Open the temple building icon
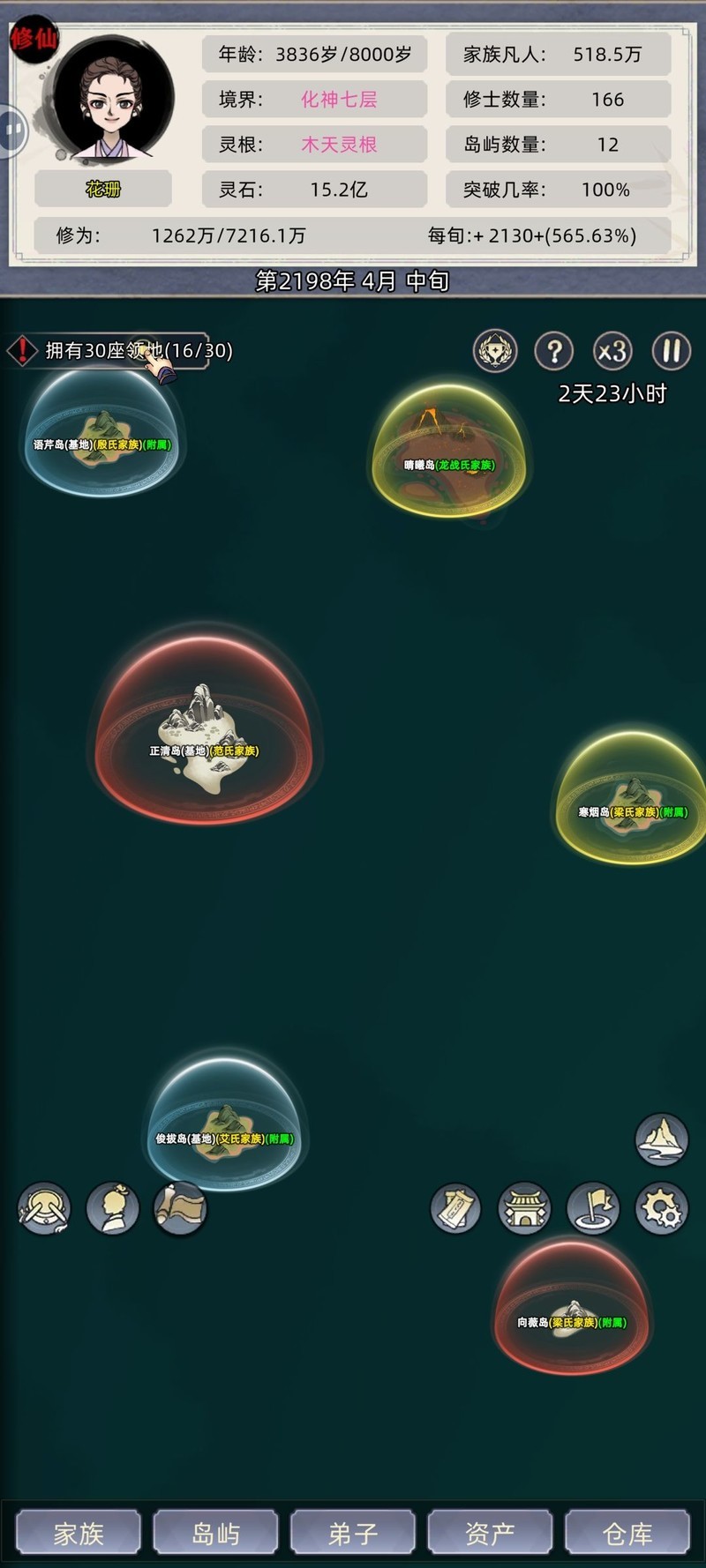This screenshot has height=1568, width=706. (x=524, y=1208)
